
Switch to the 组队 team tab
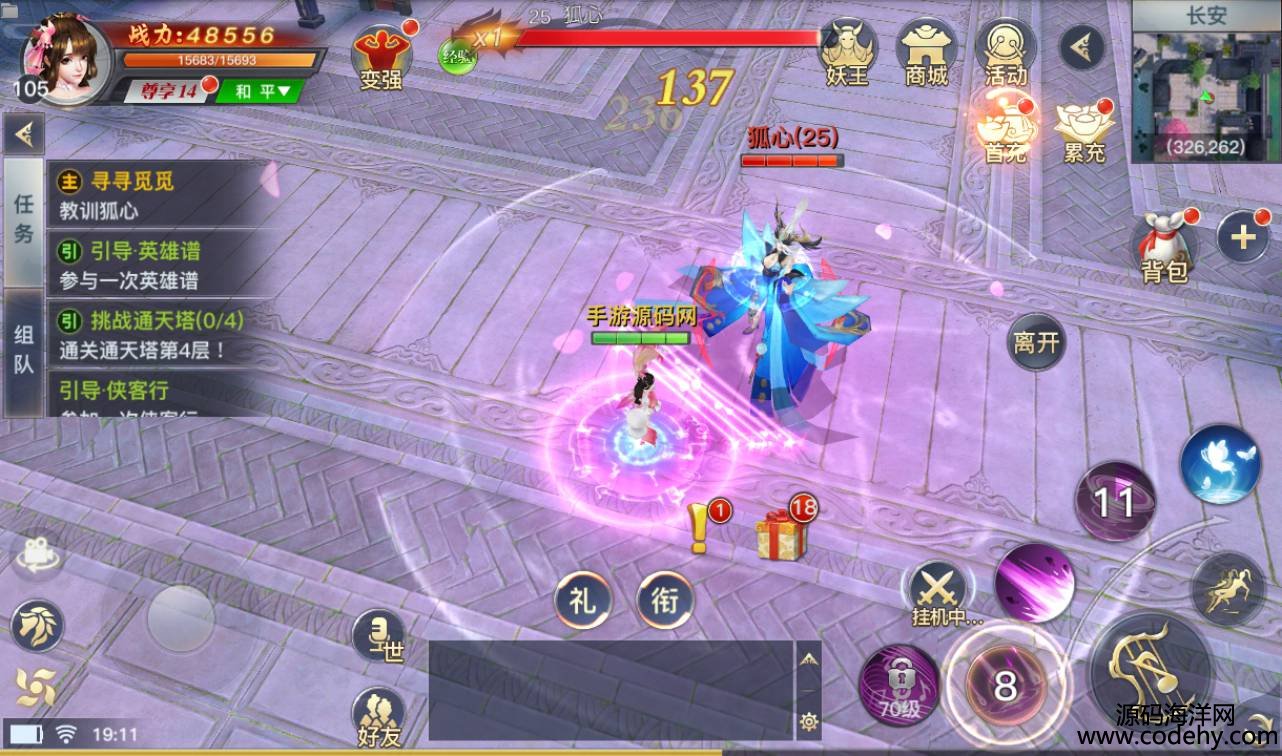point(24,350)
